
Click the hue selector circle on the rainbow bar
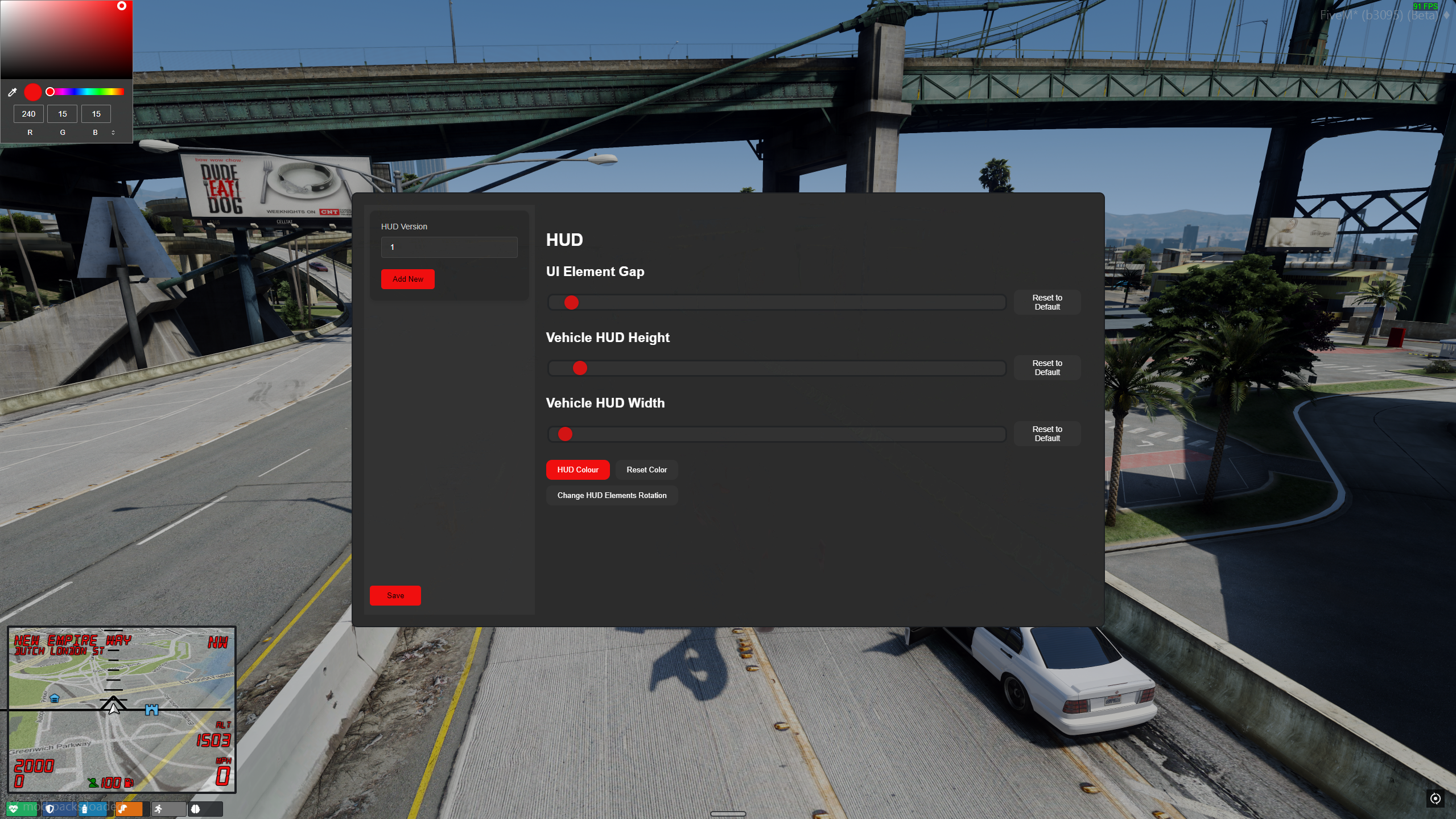click(50, 92)
